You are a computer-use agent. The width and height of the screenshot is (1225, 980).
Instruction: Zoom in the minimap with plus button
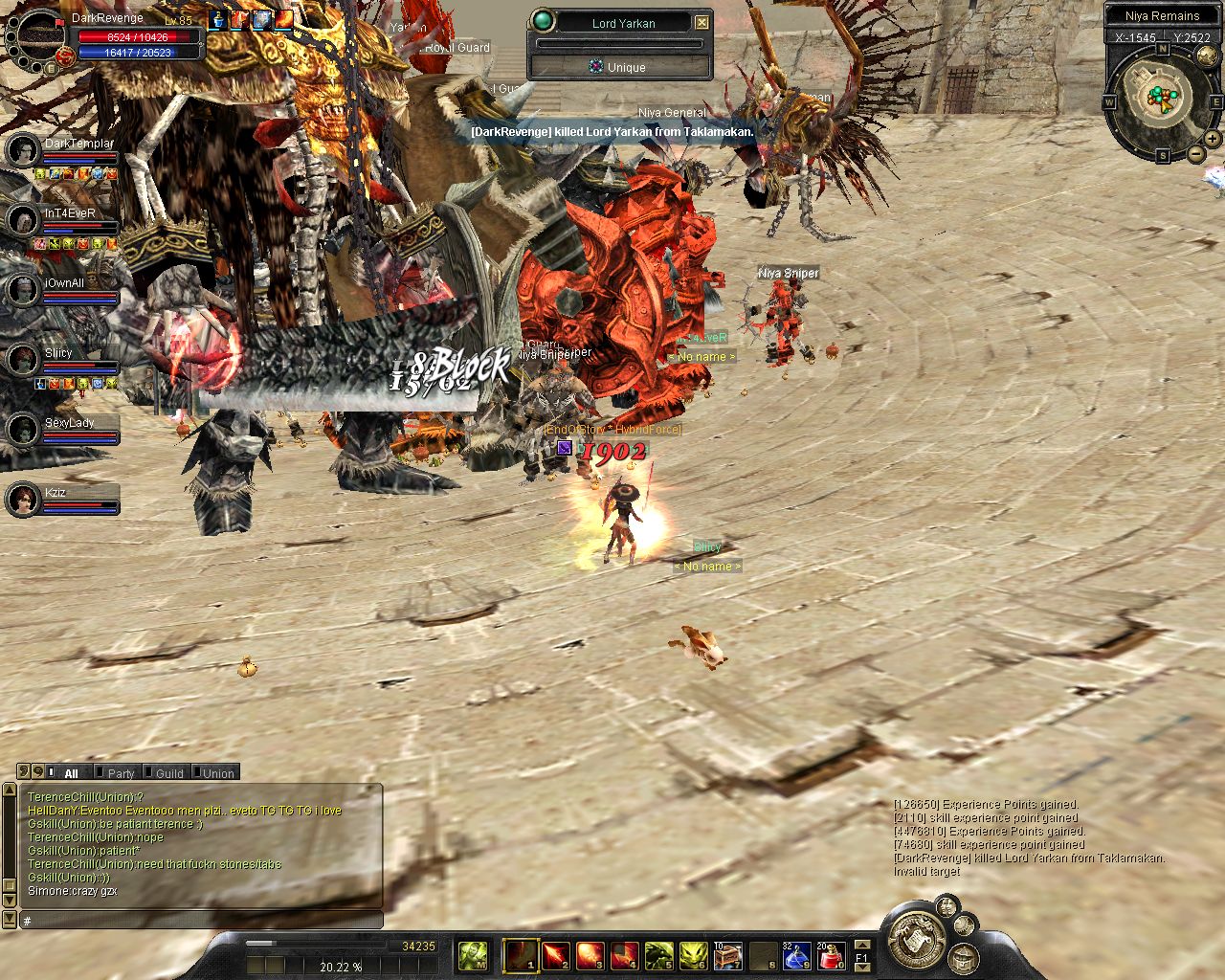[1212, 139]
